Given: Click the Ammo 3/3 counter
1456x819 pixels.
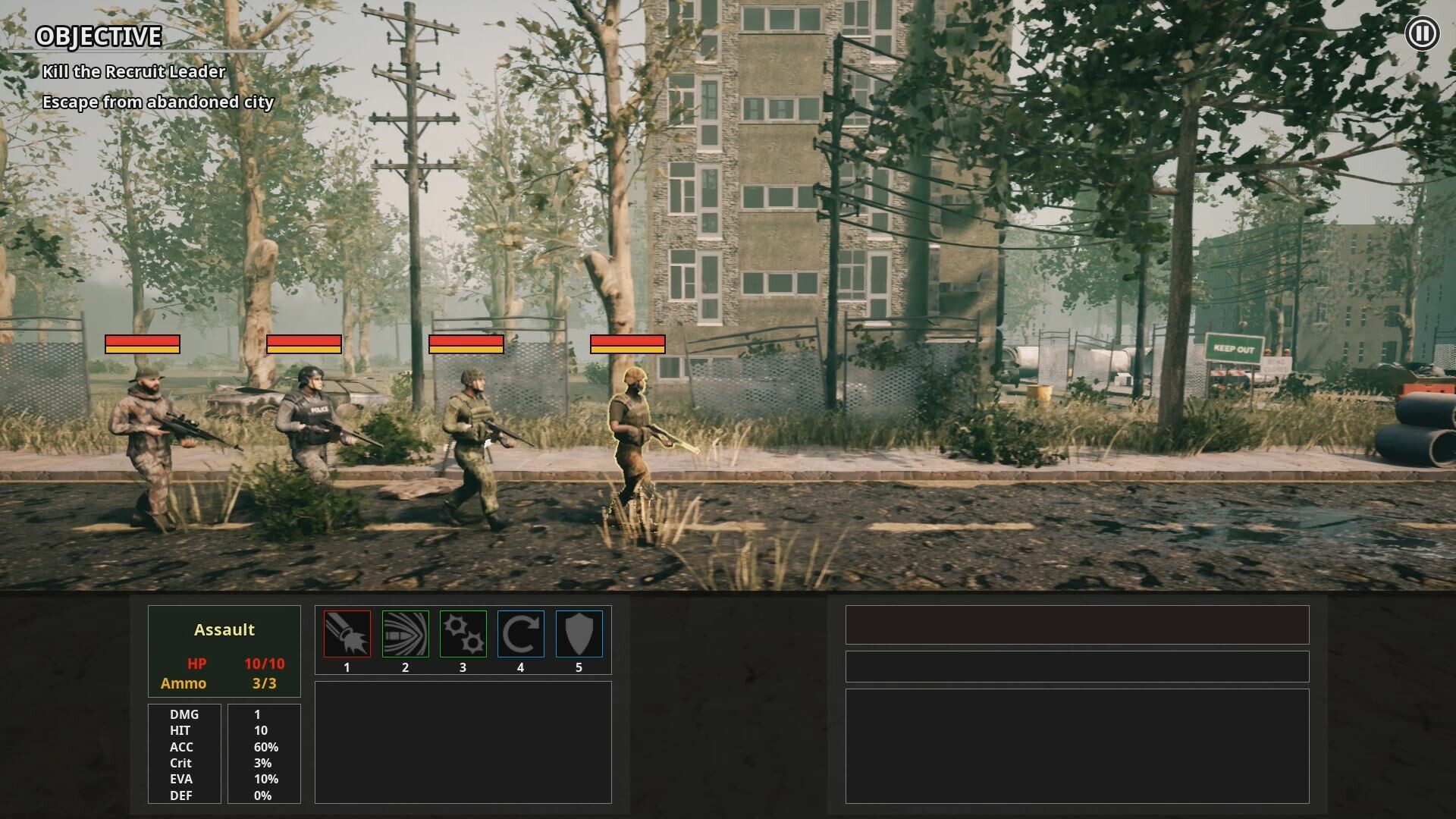Looking at the screenshot, I should point(224,682).
